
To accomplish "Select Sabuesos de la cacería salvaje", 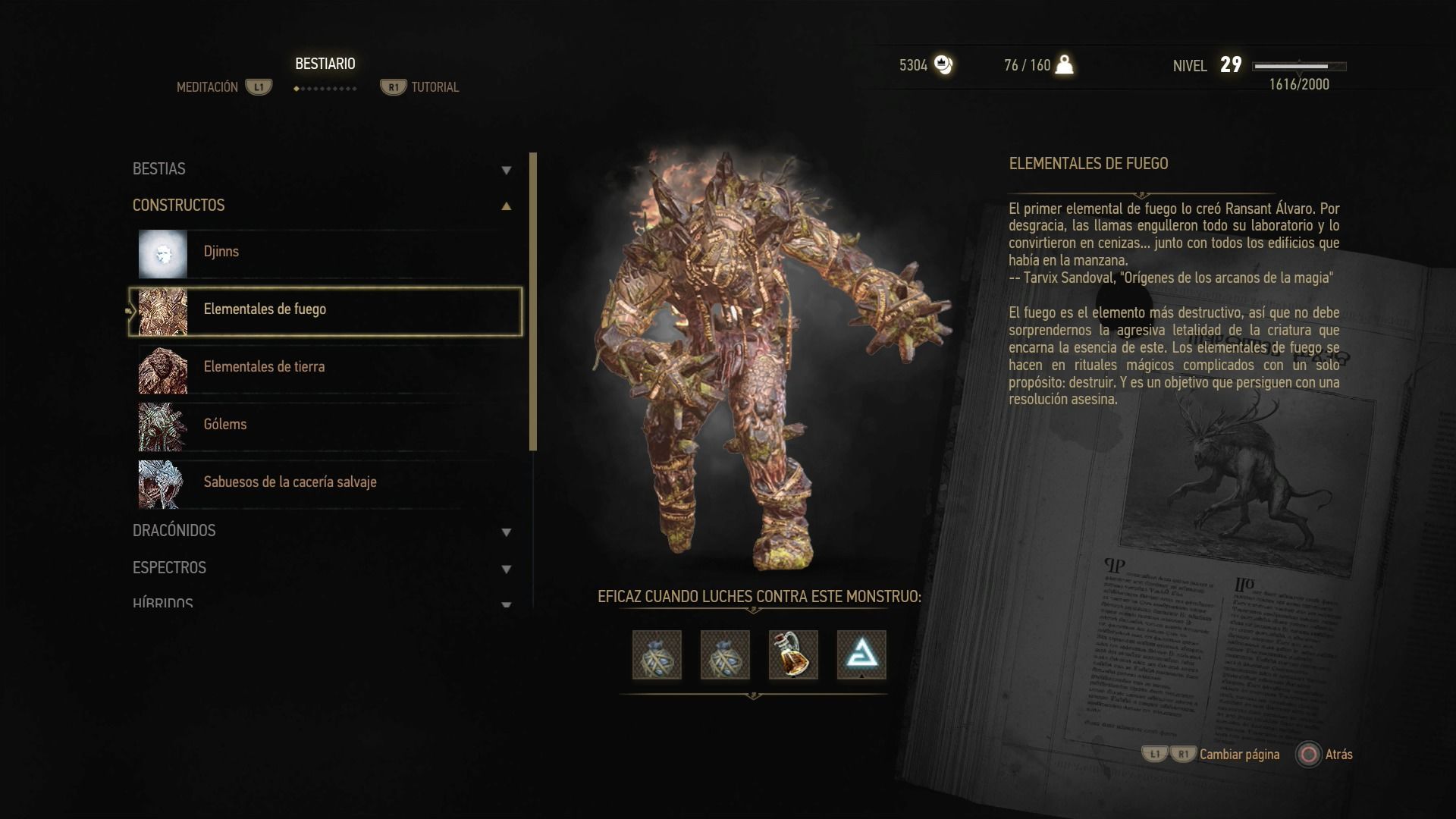I will 326,483.
